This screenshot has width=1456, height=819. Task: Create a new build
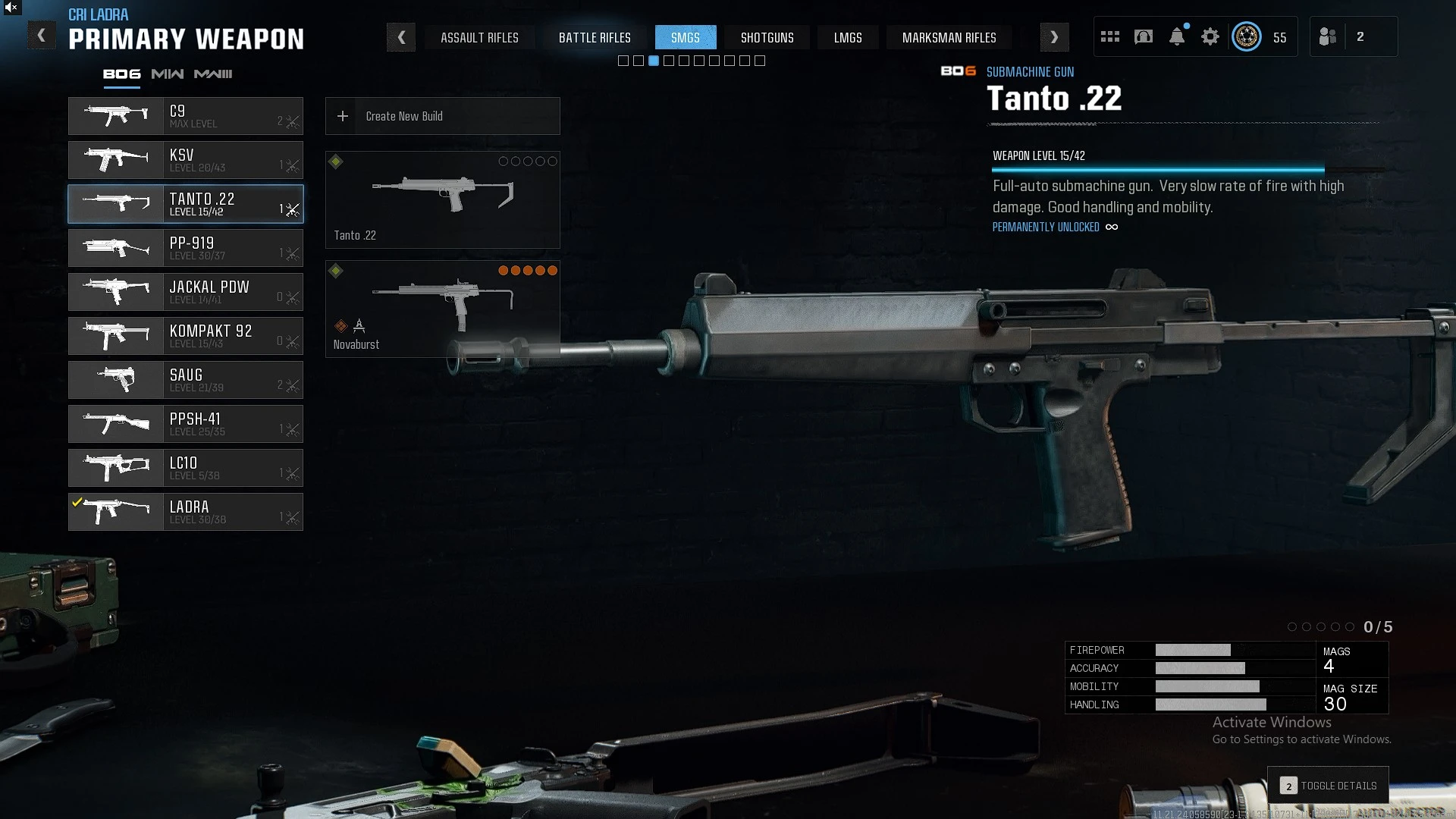tap(443, 116)
